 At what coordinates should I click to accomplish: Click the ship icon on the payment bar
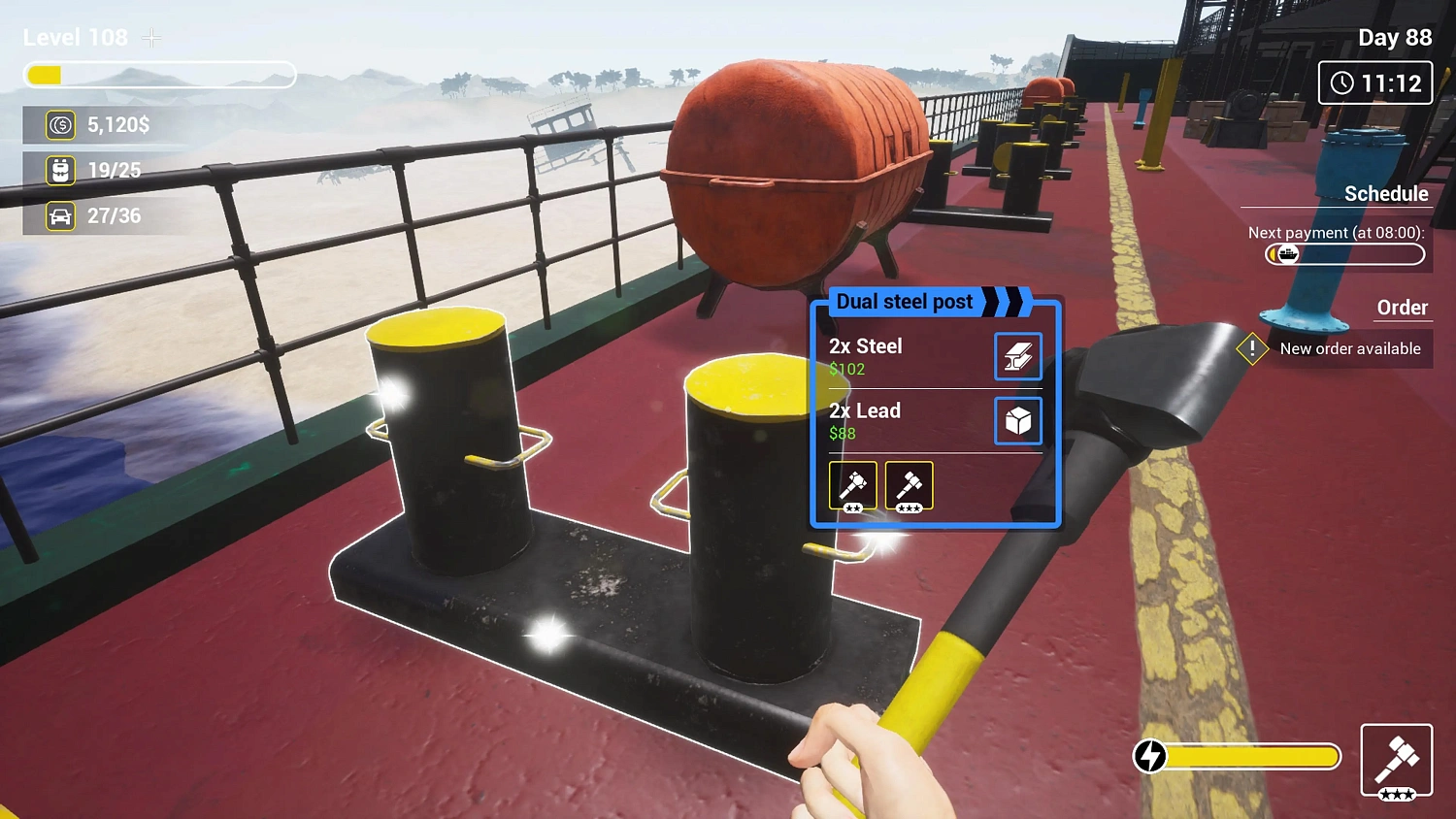[x=1288, y=254]
